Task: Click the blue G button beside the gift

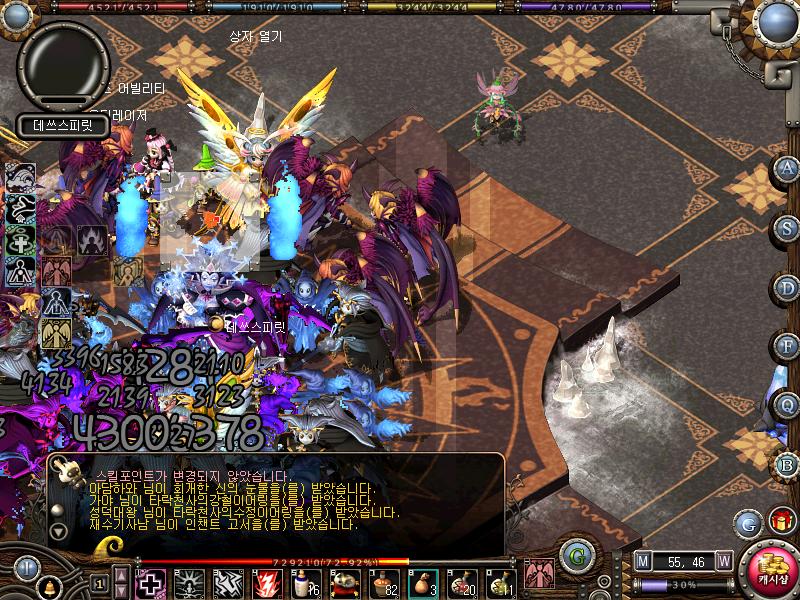Action: click(747, 522)
